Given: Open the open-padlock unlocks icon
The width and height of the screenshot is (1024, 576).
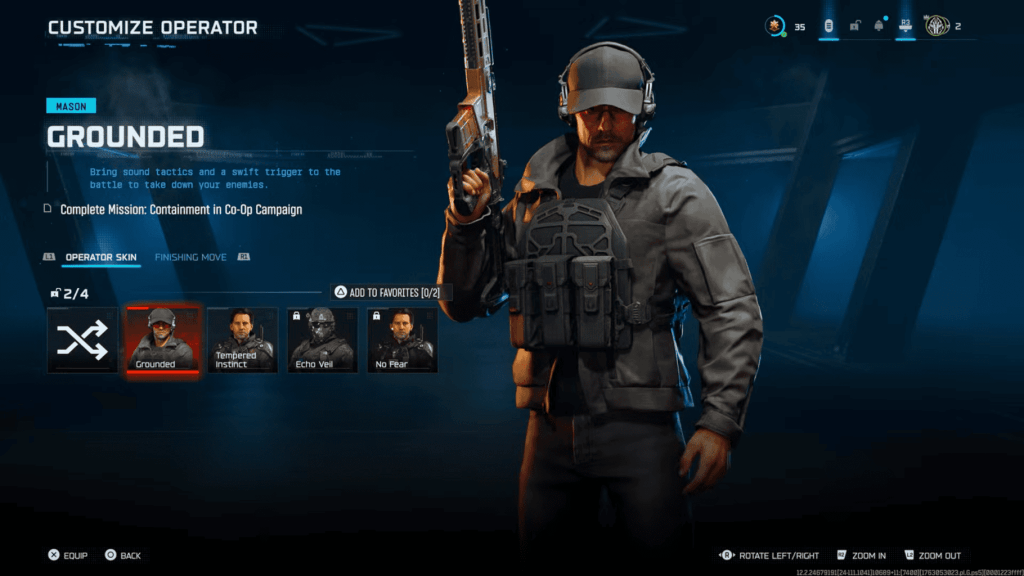Looking at the screenshot, I should point(855,26).
